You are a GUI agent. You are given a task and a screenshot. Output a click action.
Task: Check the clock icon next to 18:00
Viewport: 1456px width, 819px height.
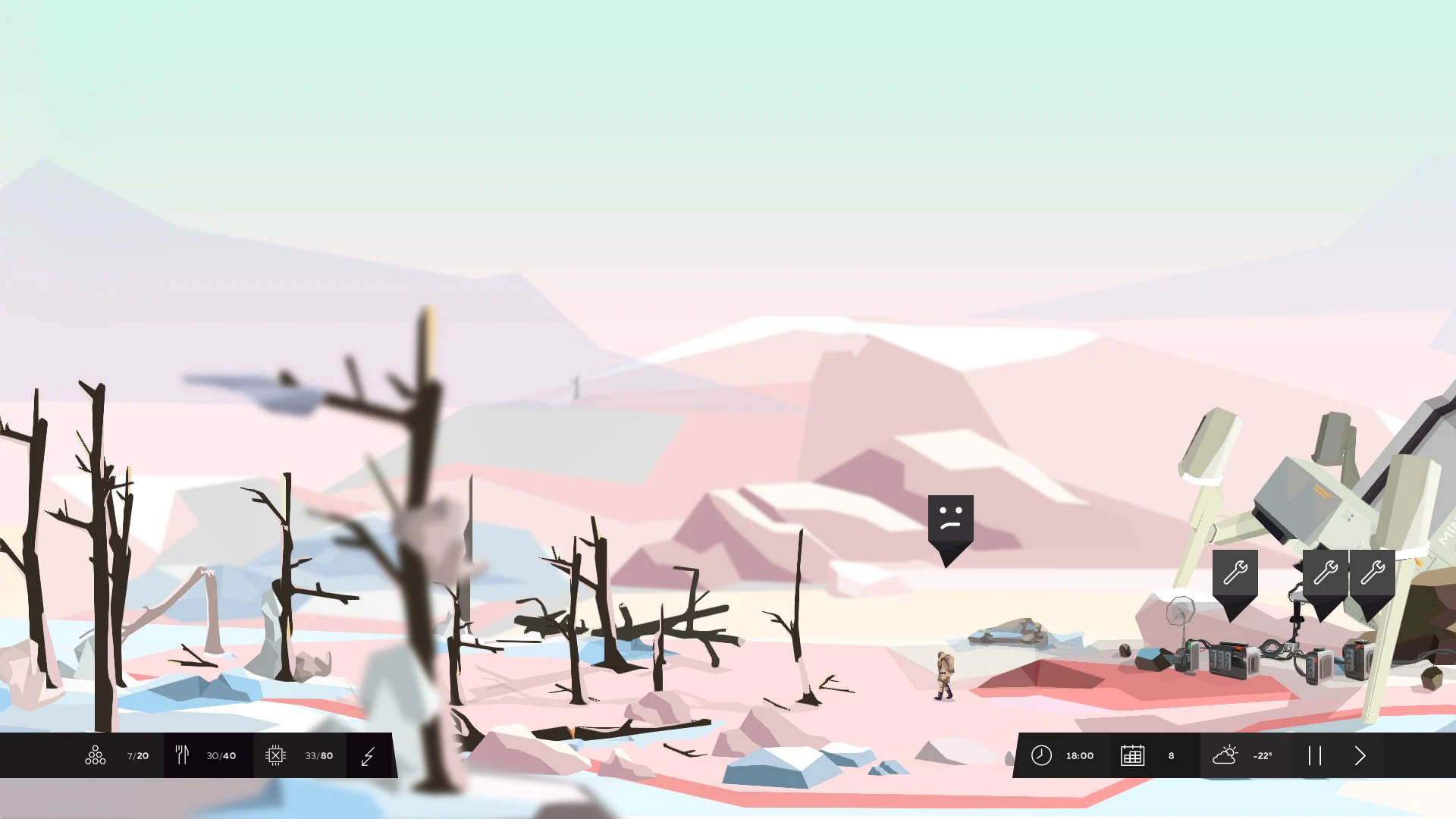(1042, 755)
